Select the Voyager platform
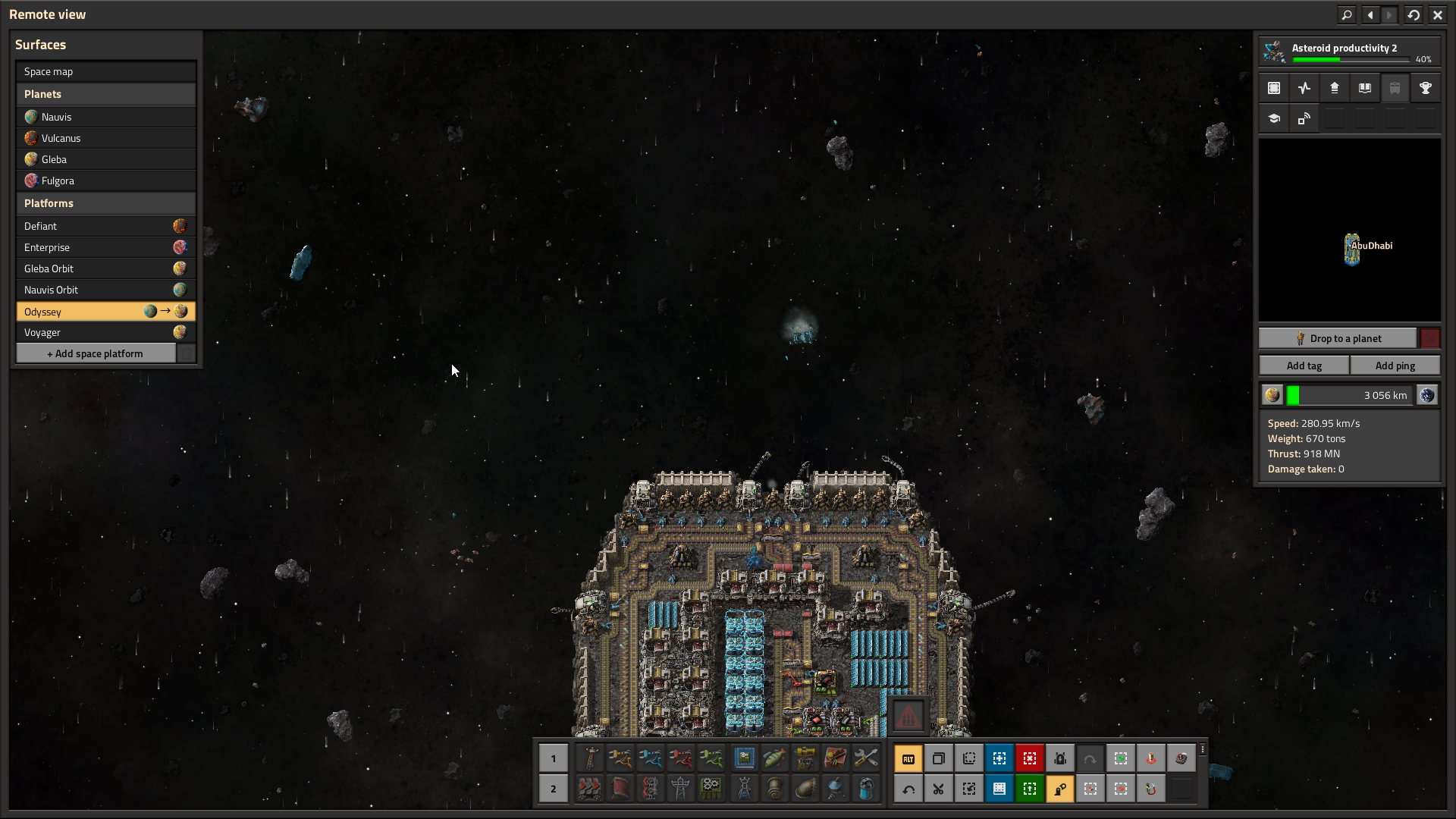 tap(105, 332)
